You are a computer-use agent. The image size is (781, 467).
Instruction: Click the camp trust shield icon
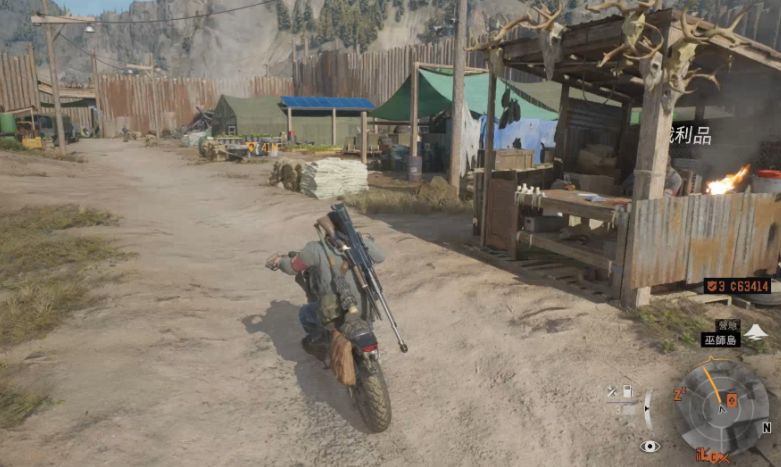(711, 286)
